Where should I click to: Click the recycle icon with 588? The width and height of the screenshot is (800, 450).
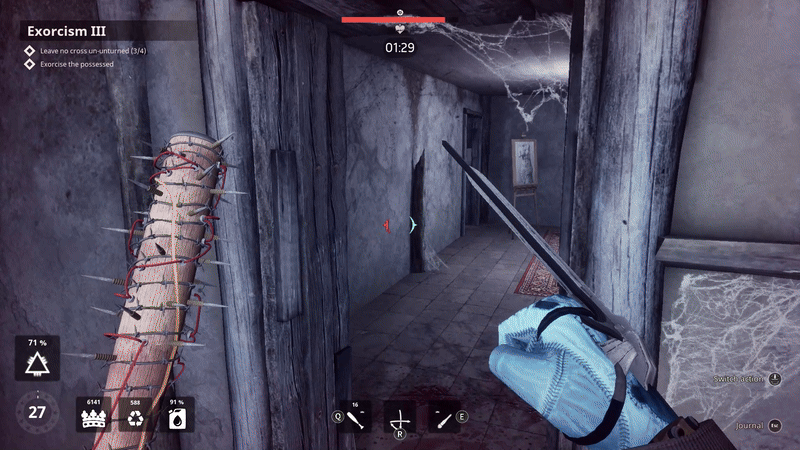[136, 416]
